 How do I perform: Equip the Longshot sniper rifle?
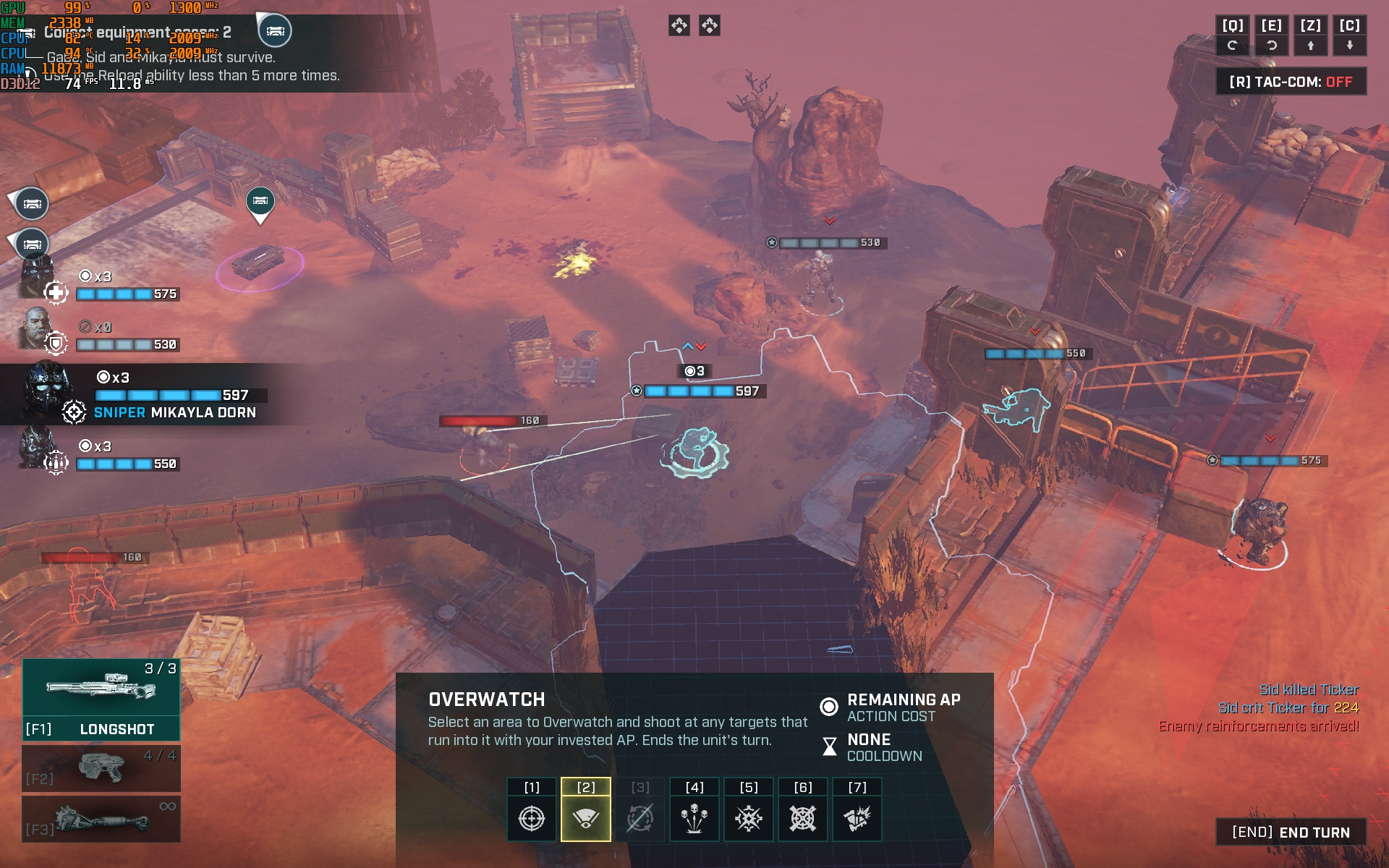click(x=101, y=699)
